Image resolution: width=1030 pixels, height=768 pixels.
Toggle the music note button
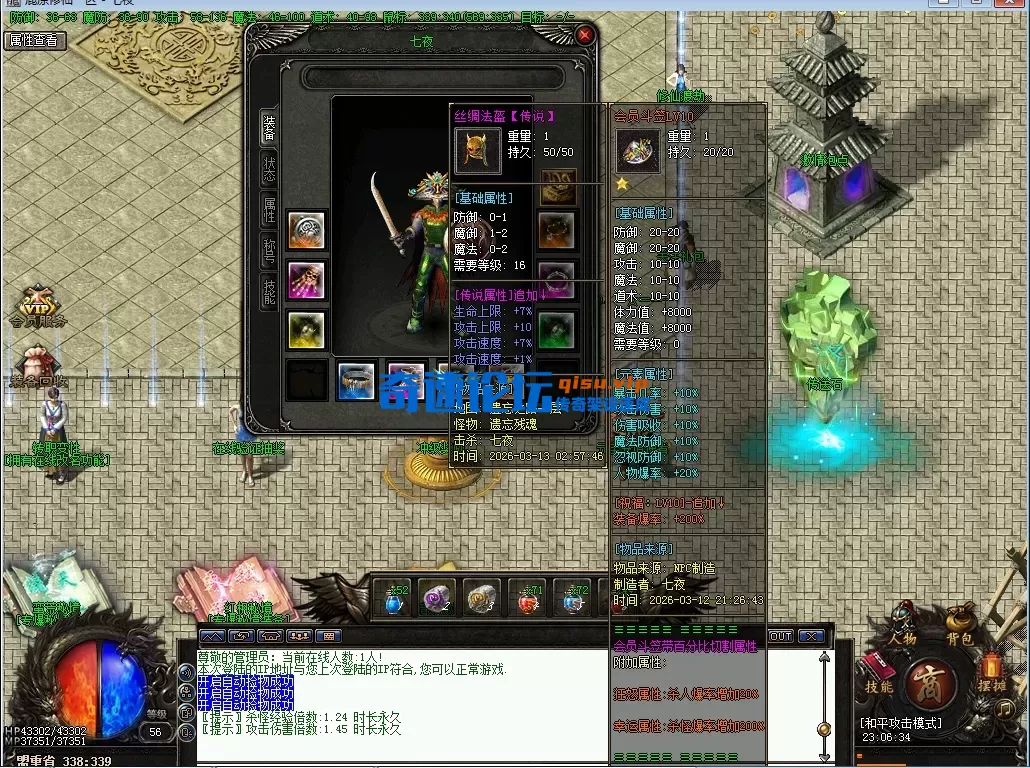point(1005,708)
